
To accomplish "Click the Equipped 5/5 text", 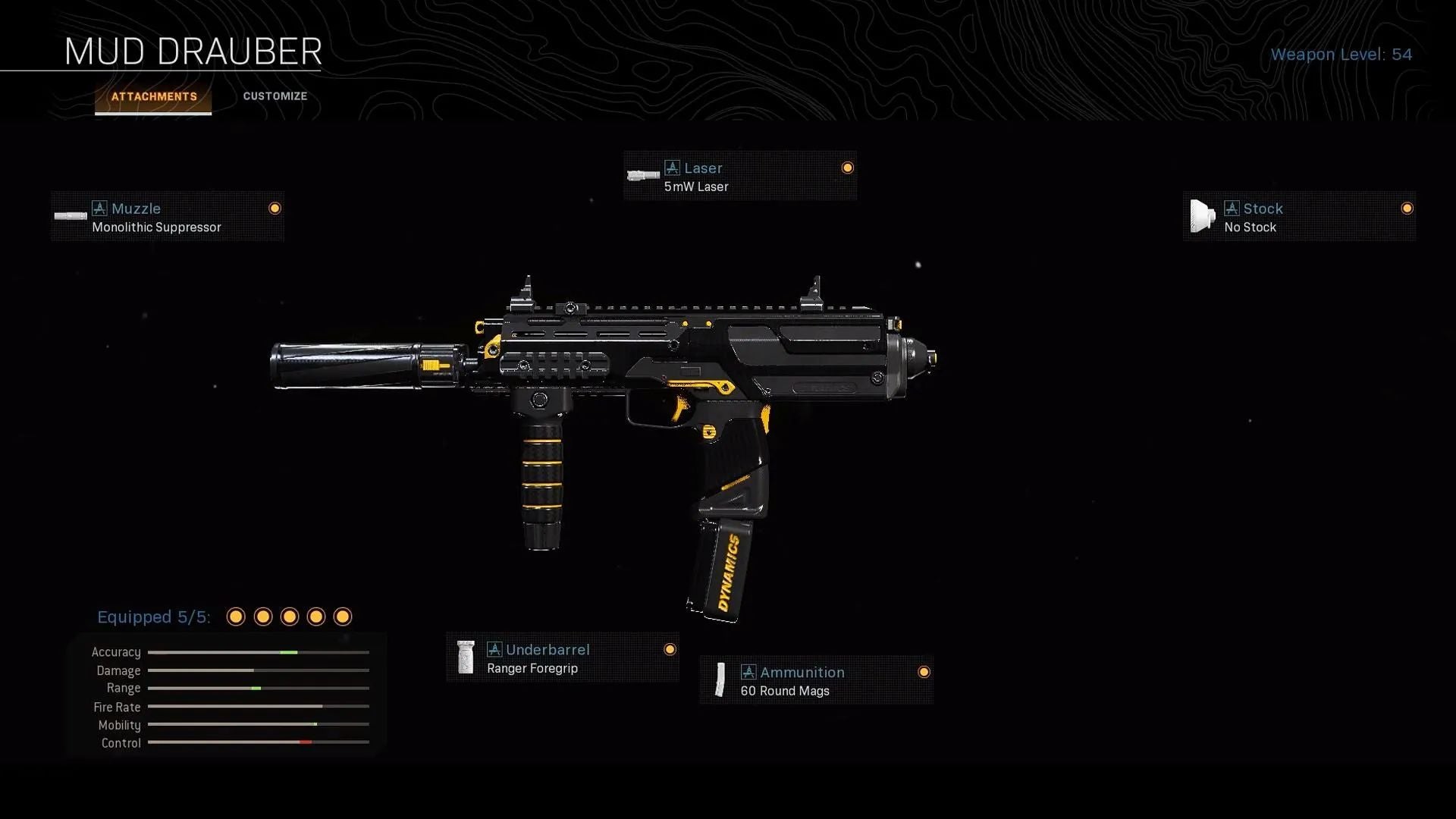I will [x=153, y=617].
